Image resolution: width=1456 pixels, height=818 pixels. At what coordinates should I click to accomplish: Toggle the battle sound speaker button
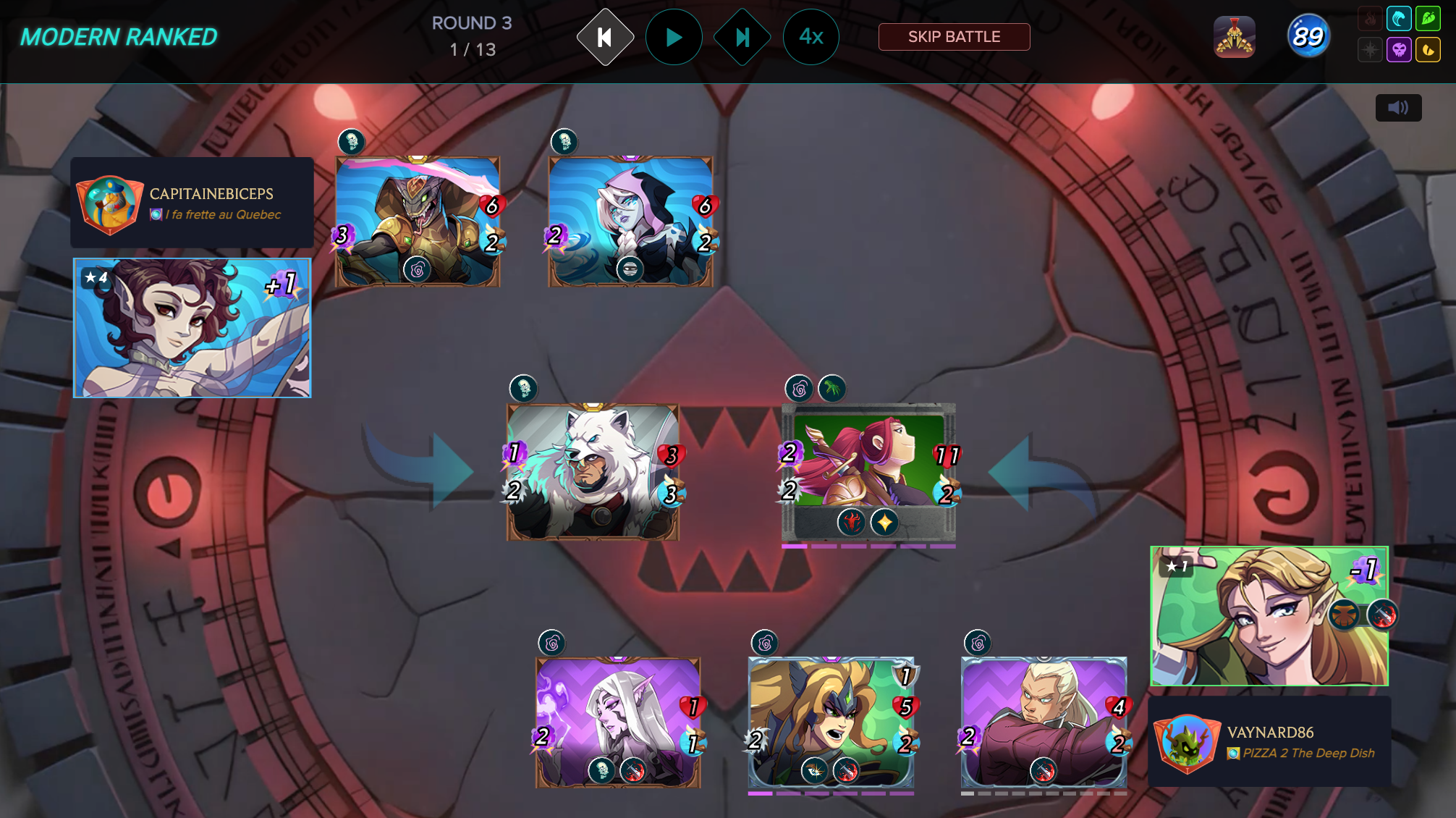pos(1398,108)
